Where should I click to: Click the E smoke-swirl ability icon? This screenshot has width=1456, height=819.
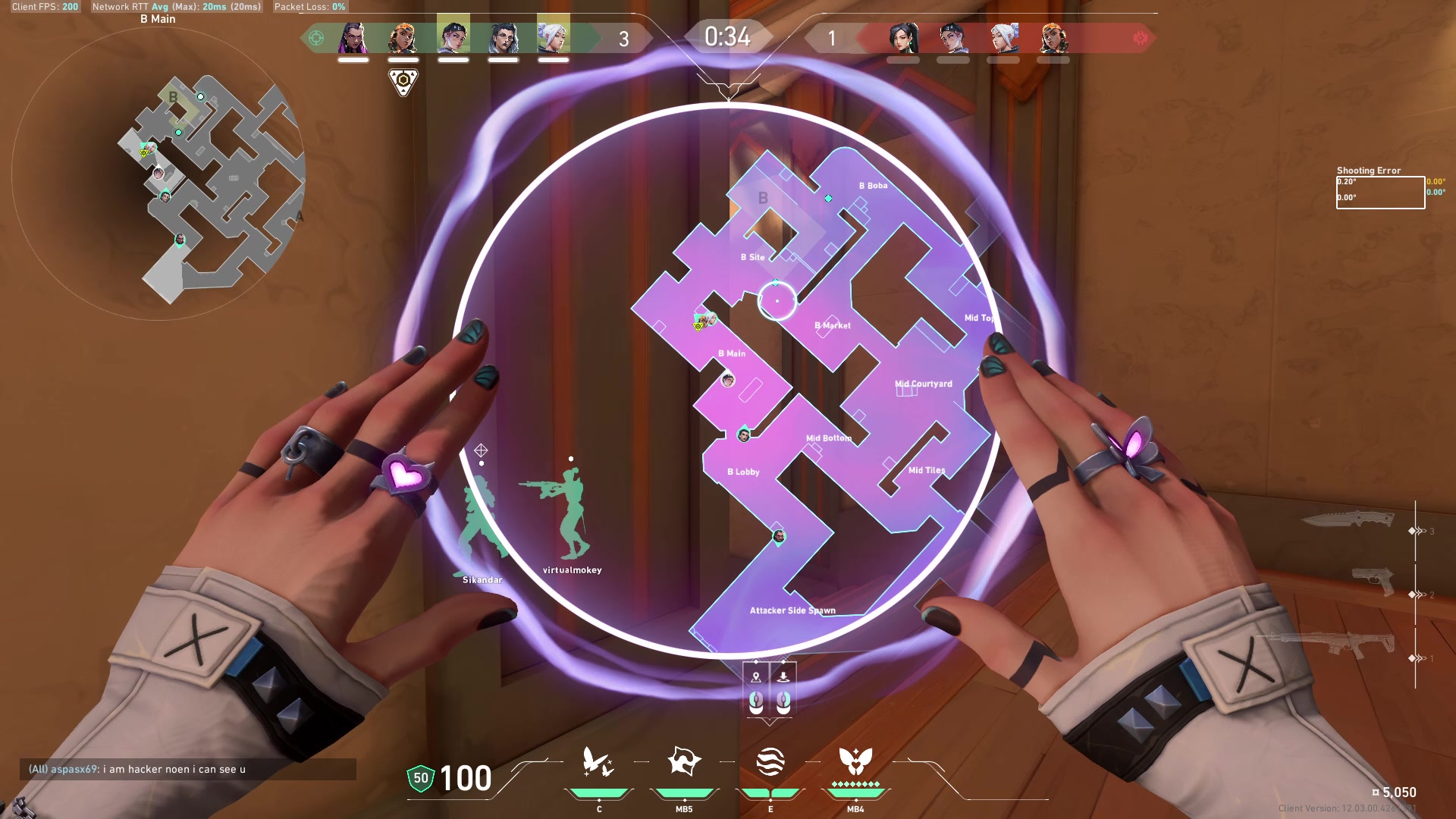(770, 761)
